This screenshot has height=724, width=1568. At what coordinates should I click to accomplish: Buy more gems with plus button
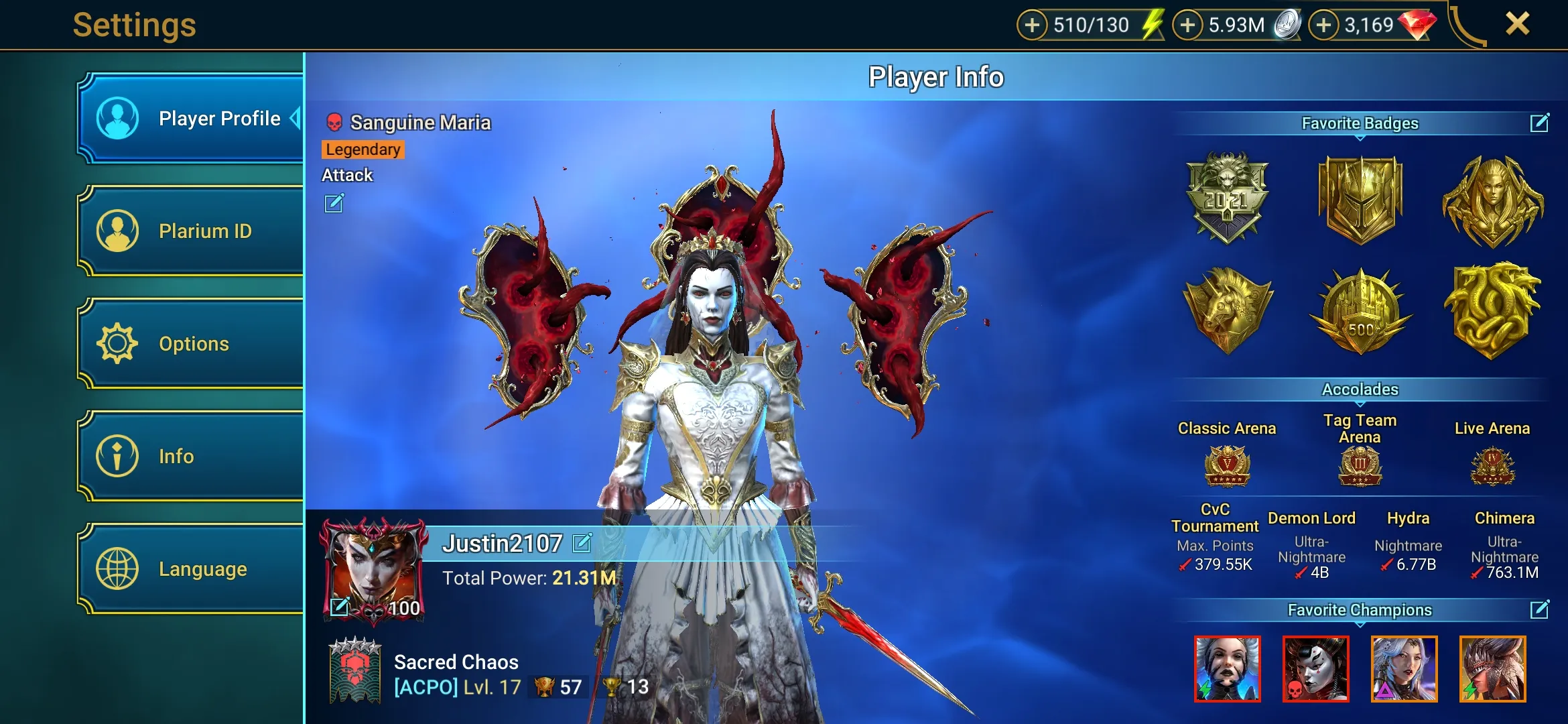[x=1323, y=25]
